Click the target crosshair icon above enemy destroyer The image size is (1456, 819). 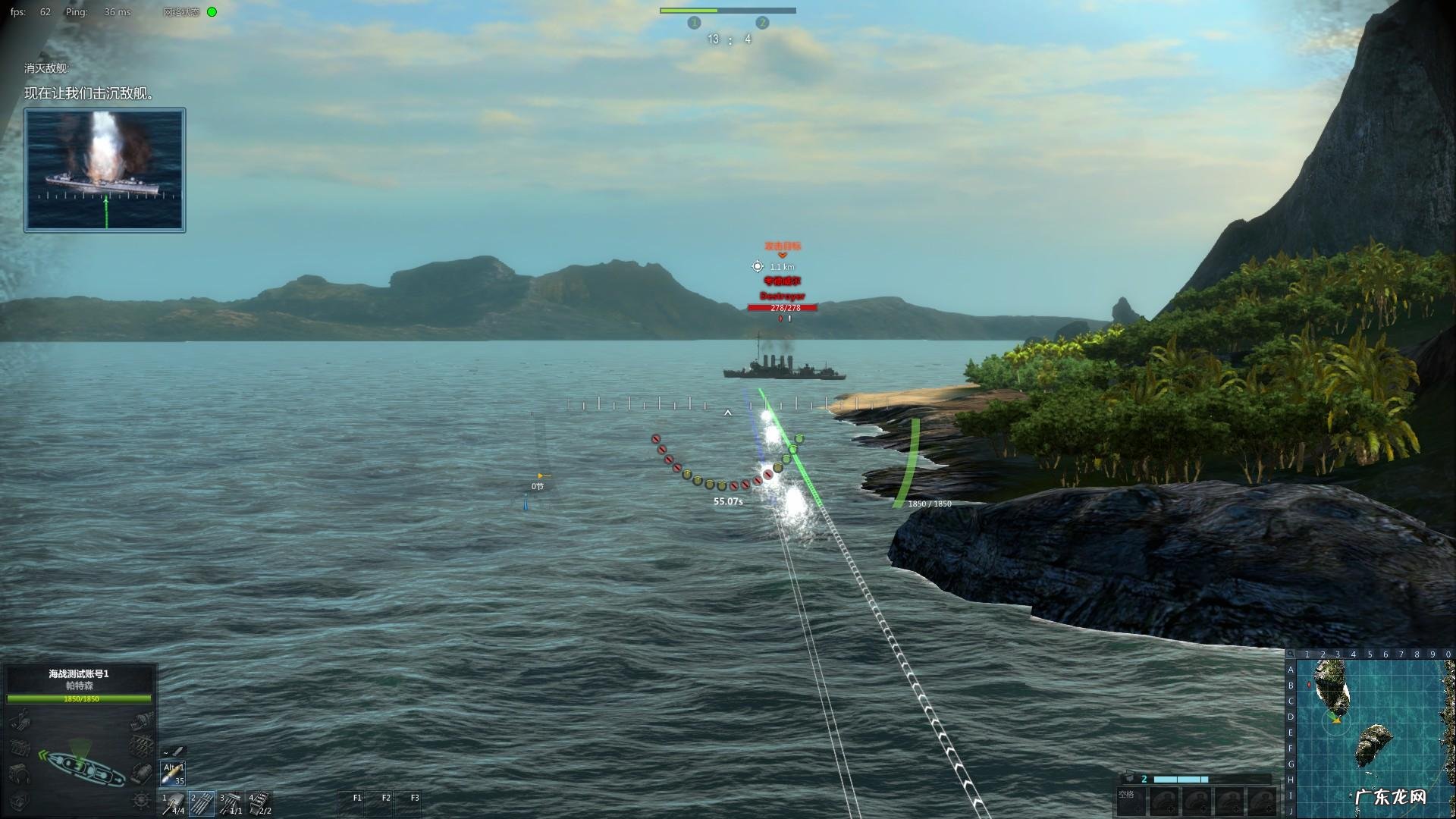[x=757, y=266]
